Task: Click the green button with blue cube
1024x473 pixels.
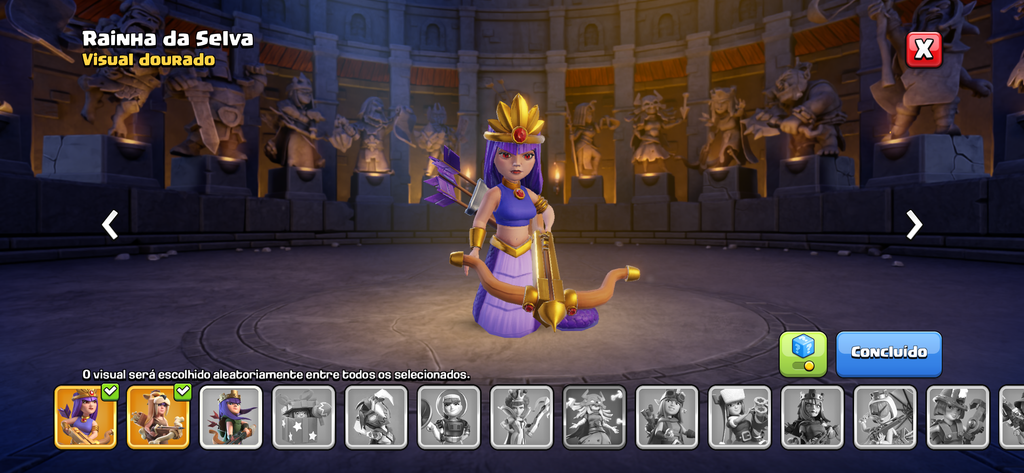Action: point(803,353)
